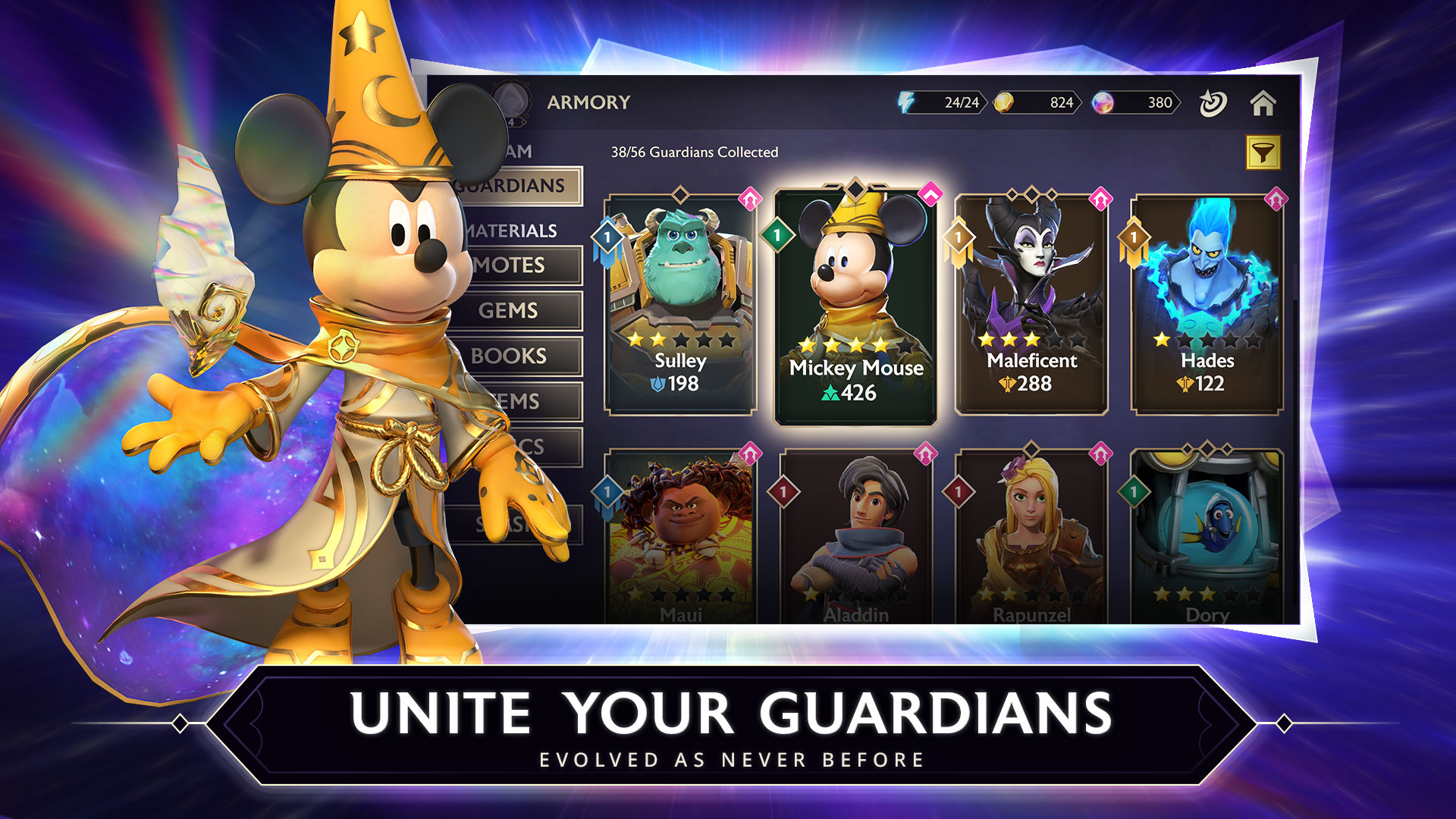Viewport: 1456px width, 819px height.
Task: Toggle the upgrade arrow on Rapunzel's card
Action: tap(1100, 453)
